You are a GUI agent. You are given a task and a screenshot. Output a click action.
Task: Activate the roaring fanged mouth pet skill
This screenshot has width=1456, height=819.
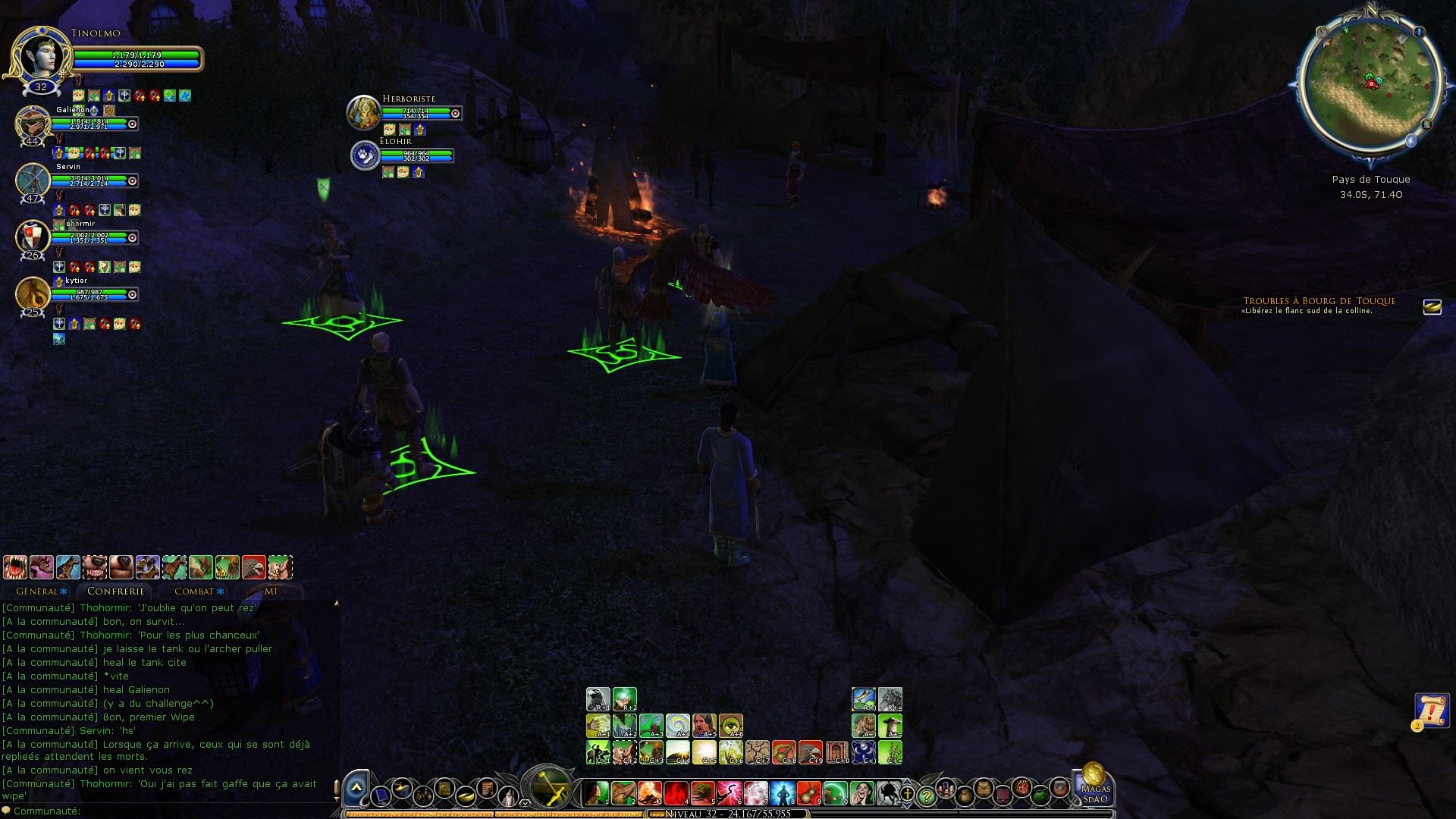coord(15,567)
